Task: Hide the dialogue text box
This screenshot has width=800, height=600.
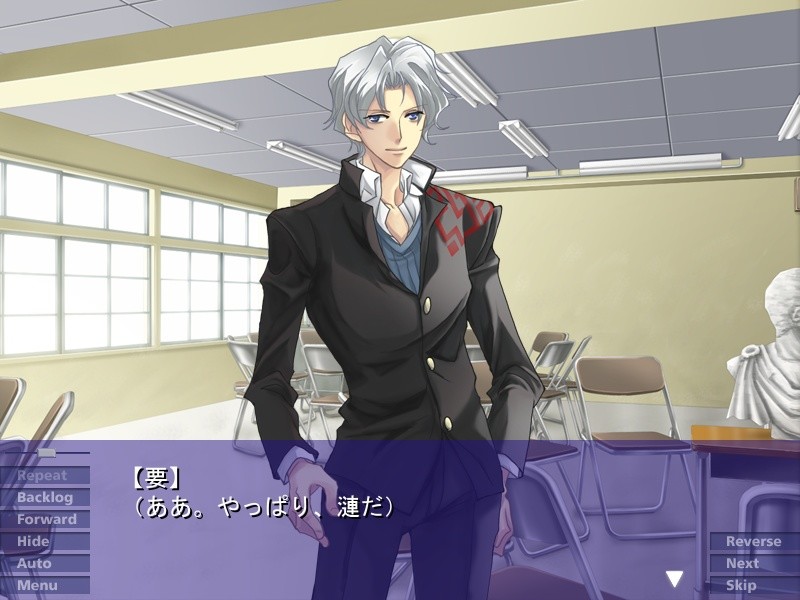Action: [44, 541]
